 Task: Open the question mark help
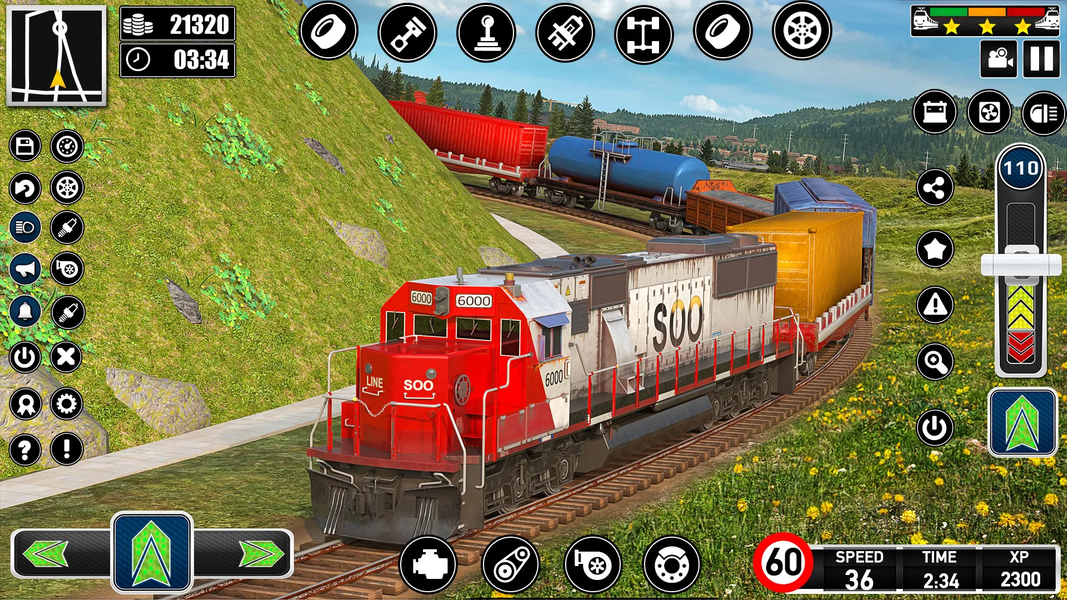click(x=25, y=447)
